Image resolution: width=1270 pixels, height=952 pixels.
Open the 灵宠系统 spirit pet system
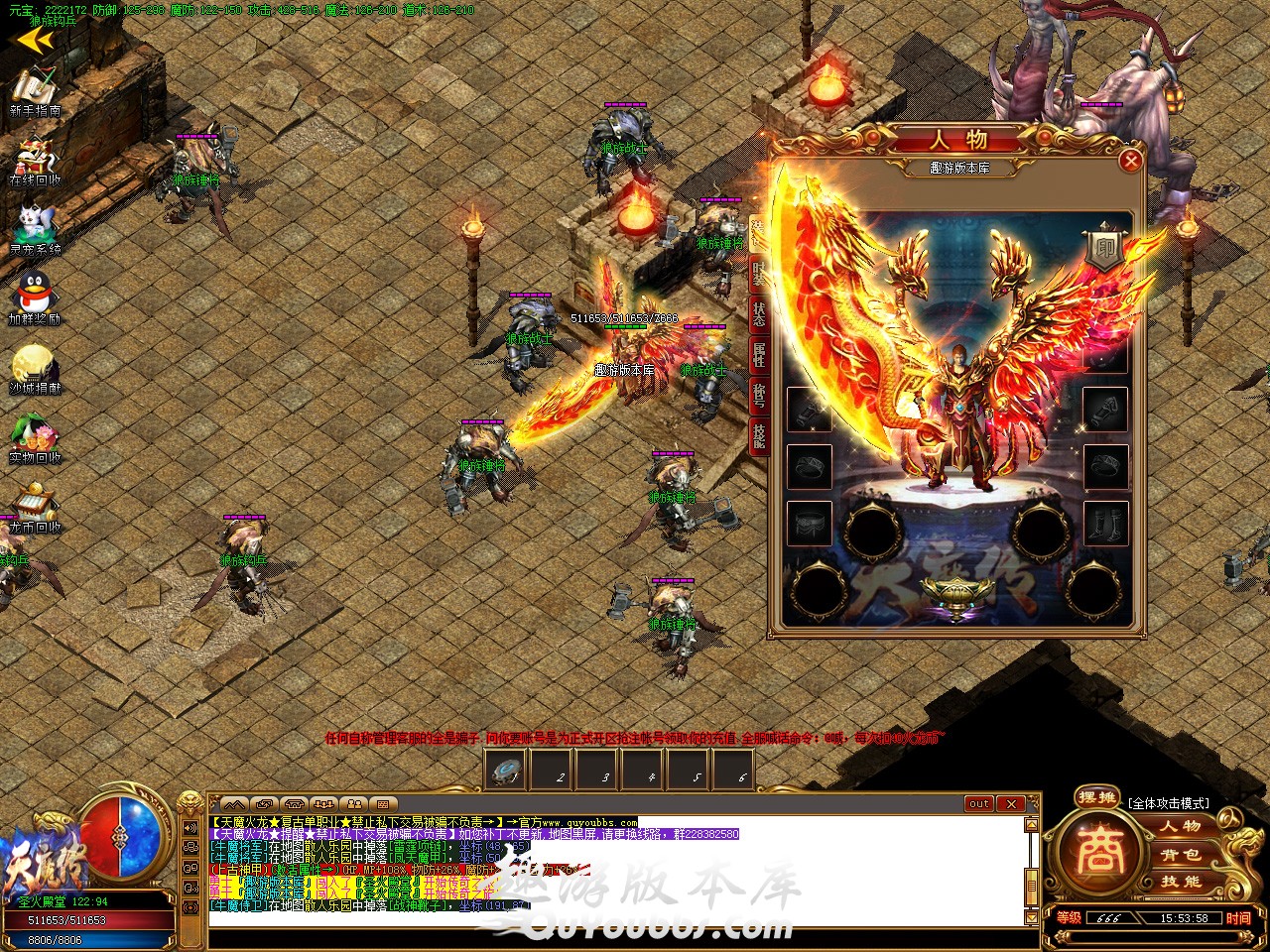tap(35, 228)
